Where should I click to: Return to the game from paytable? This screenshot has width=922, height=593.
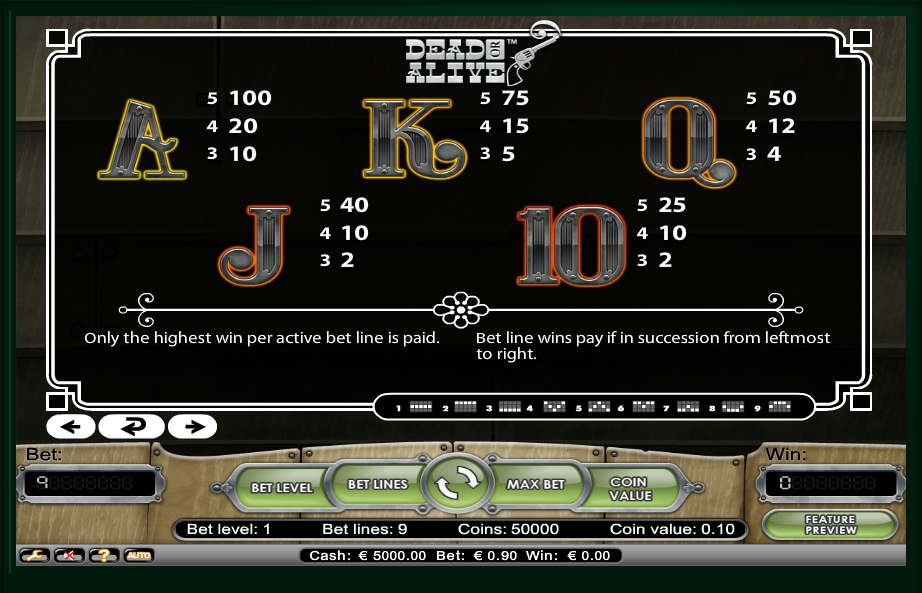tap(132, 427)
